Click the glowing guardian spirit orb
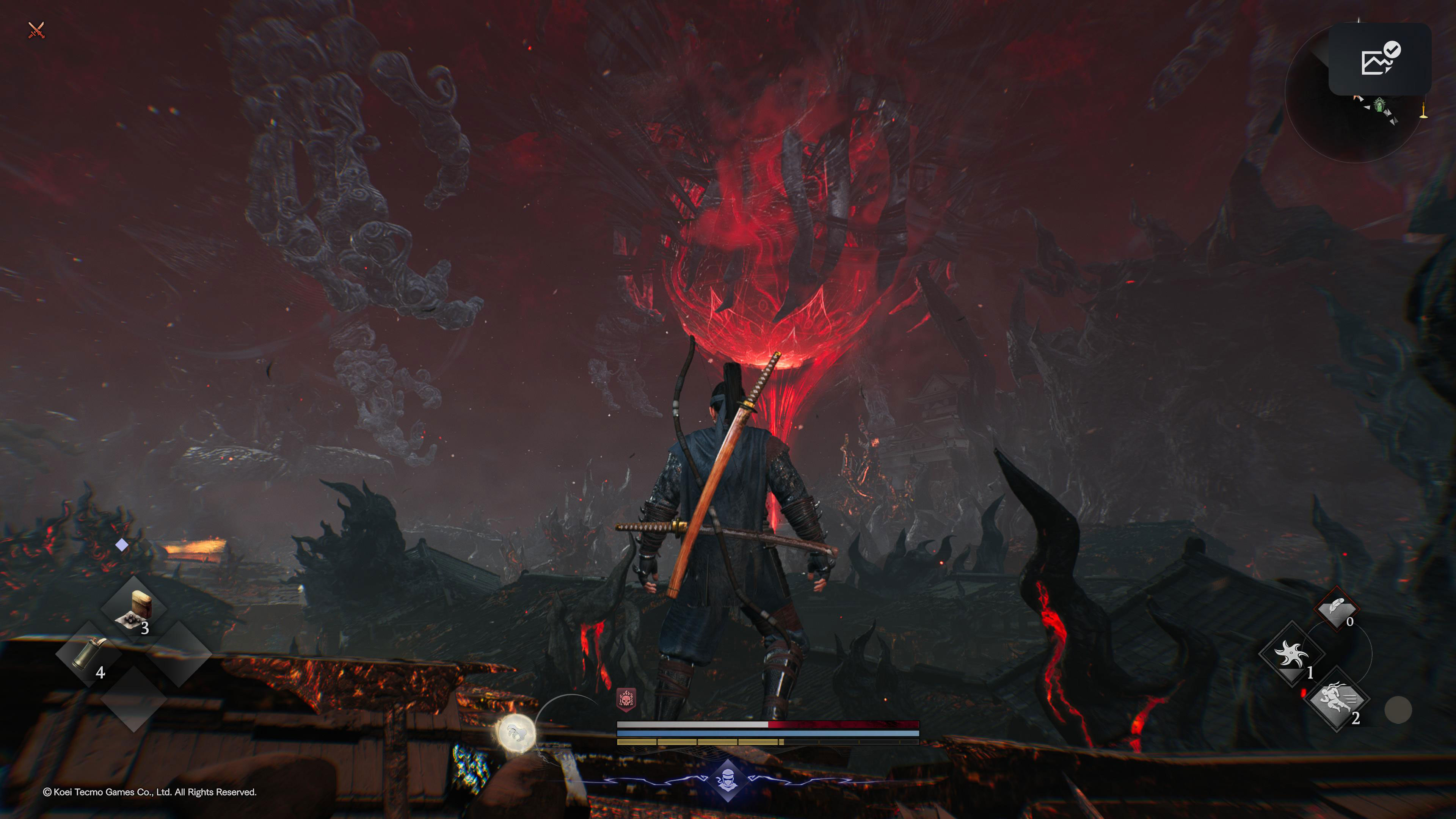Image resolution: width=1456 pixels, height=819 pixels. [x=516, y=734]
